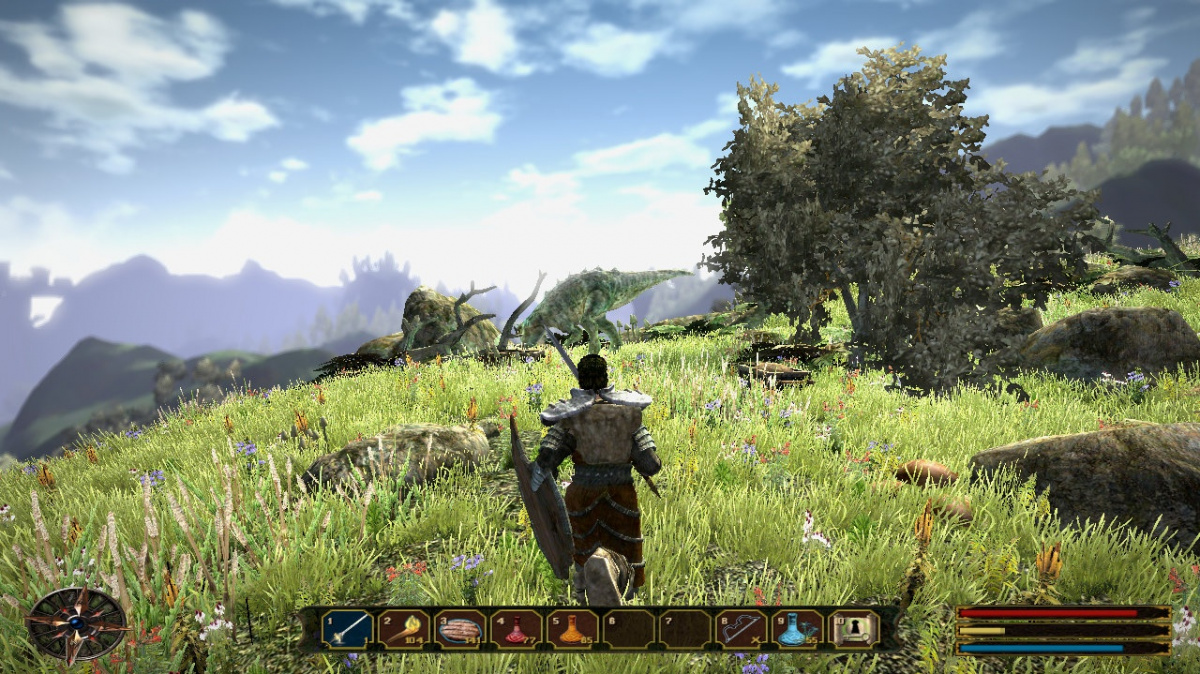Activate the keyhole scroll in slot 10
This screenshot has height=674, width=1200.
point(855,629)
